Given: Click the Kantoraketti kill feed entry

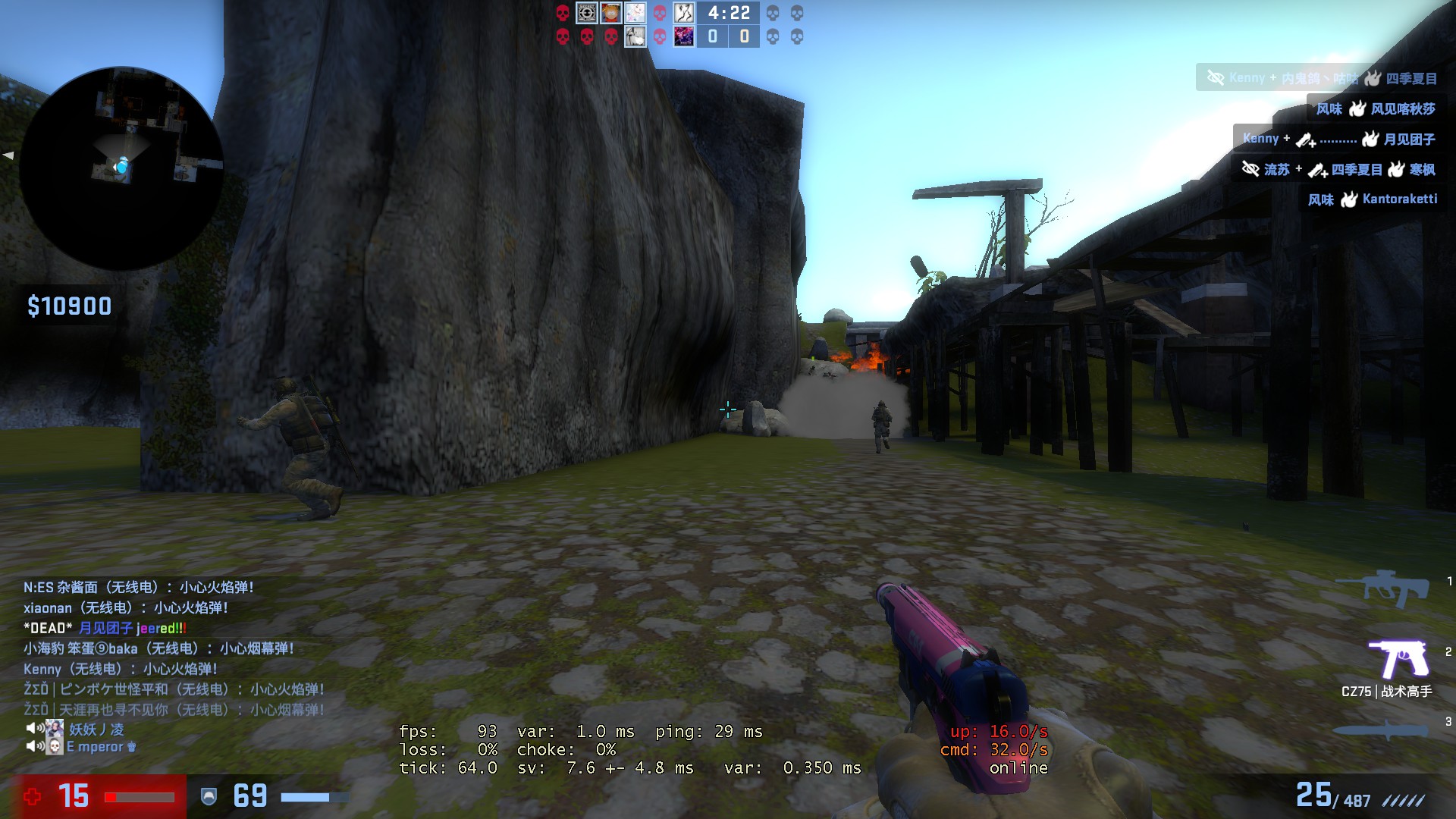Looking at the screenshot, I should [1372, 199].
